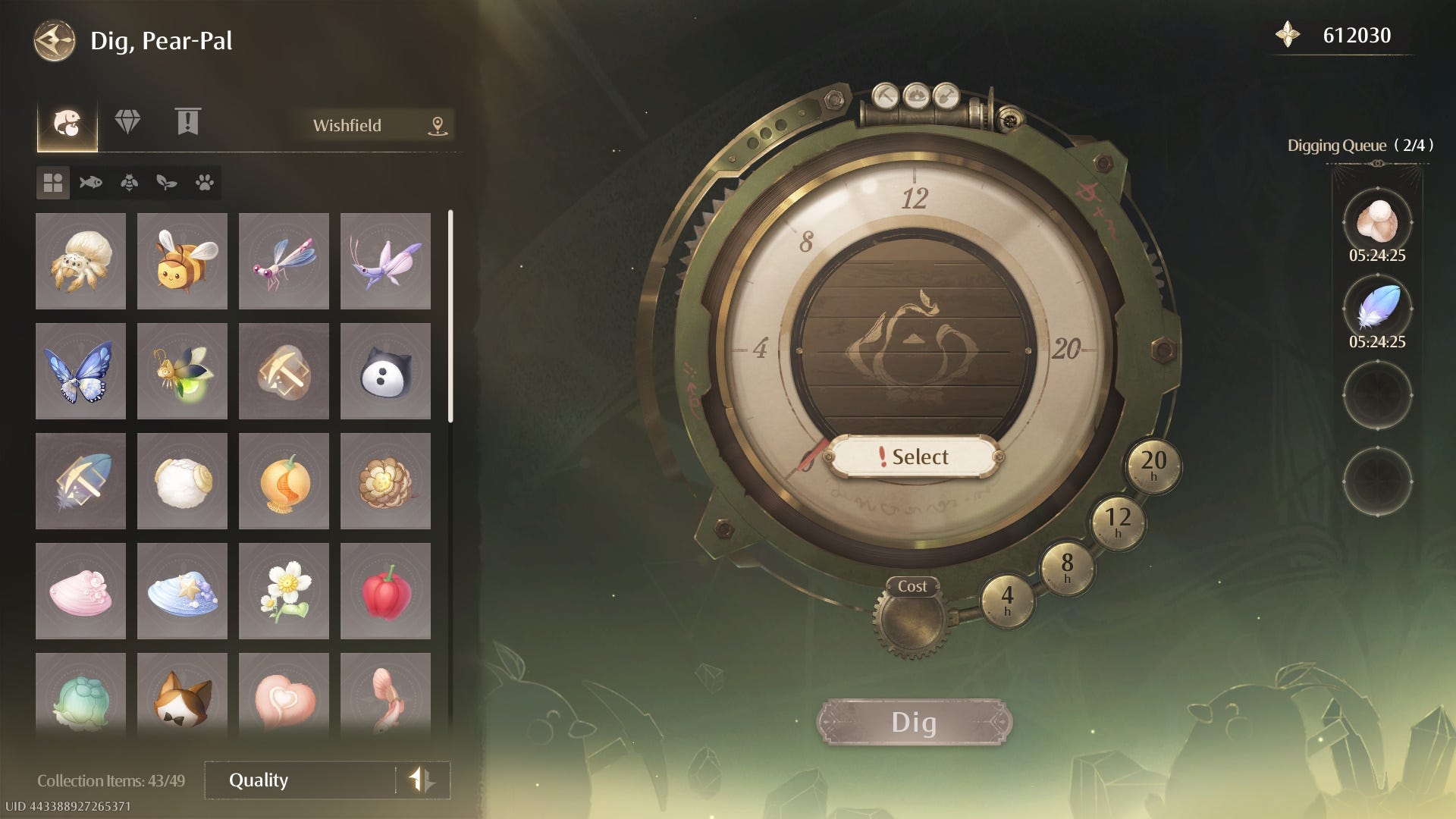Select the bumblebee item
The height and width of the screenshot is (819, 1456).
point(182,261)
